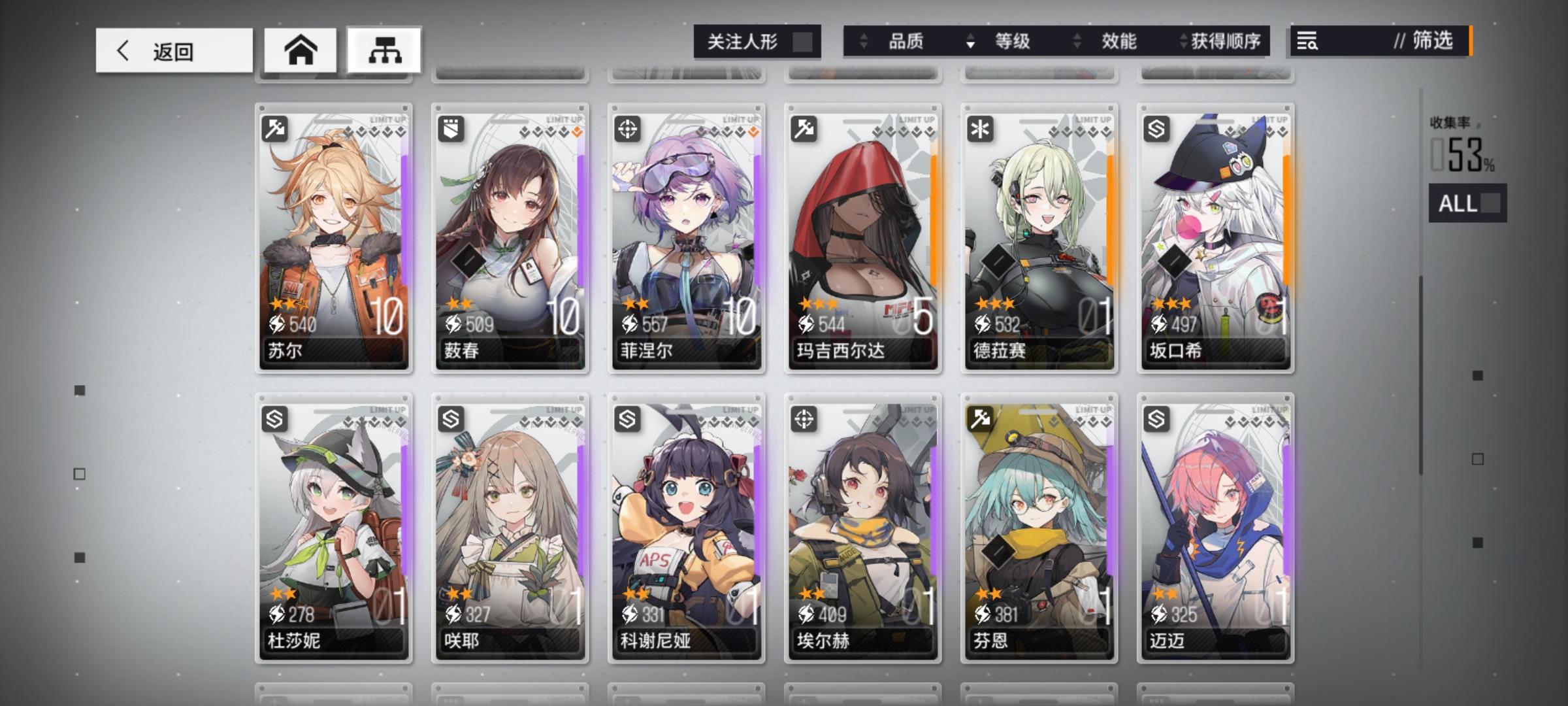Open the 效能 sort dropdown
This screenshot has height=706, width=1568.
tap(1118, 42)
